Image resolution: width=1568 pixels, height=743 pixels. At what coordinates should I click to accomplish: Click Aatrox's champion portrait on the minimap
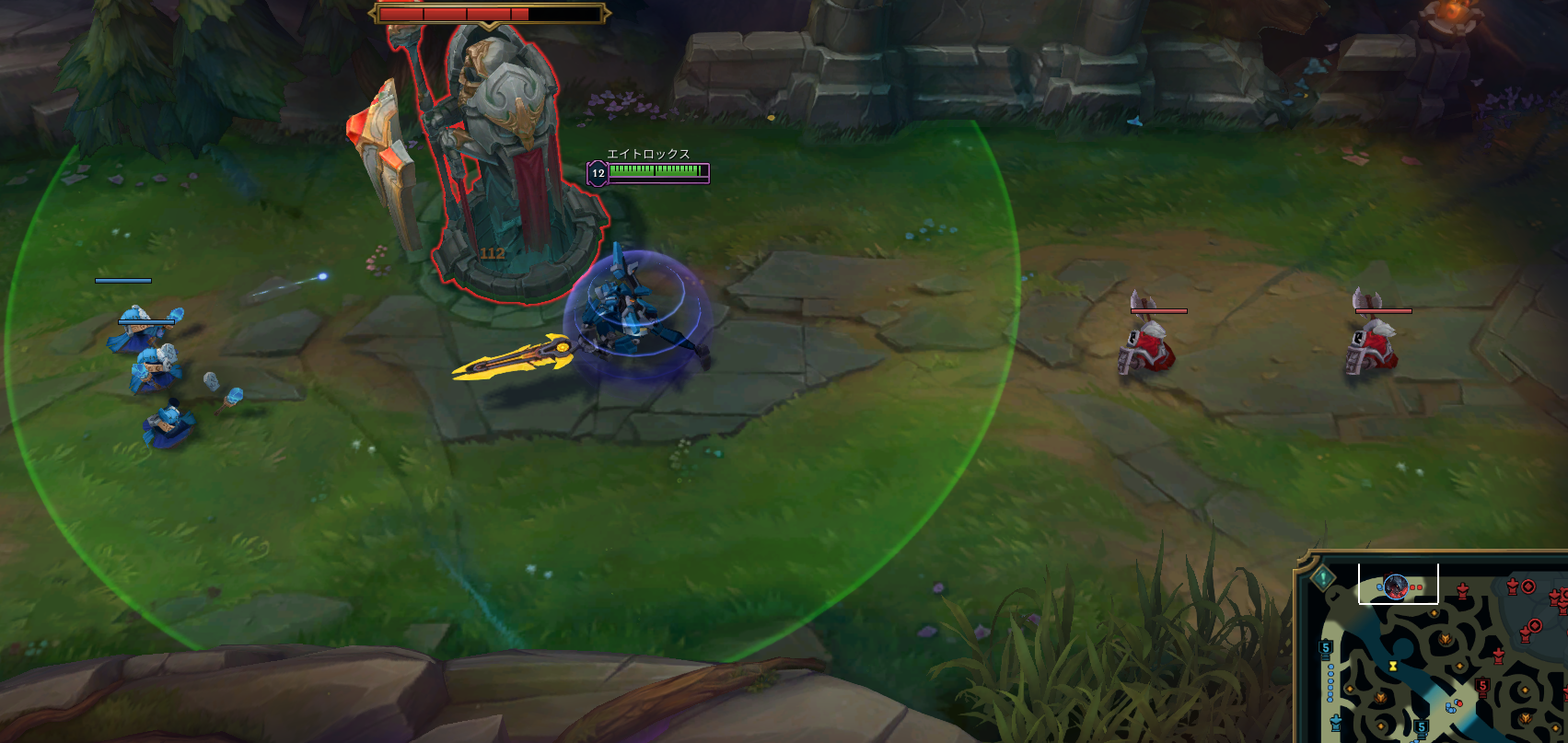(1395, 586)
